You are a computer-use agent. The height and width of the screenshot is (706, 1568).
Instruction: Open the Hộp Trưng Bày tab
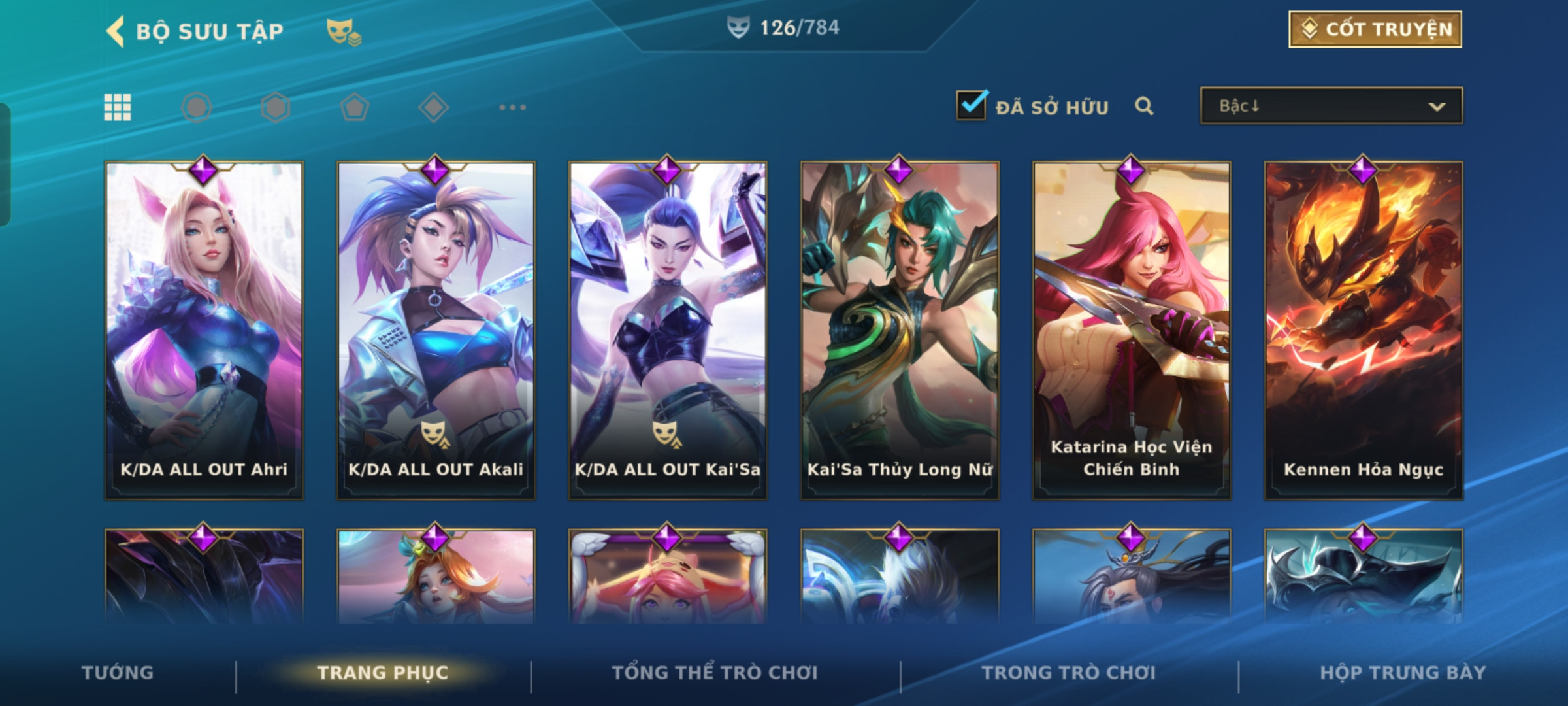coord(1403,673)
